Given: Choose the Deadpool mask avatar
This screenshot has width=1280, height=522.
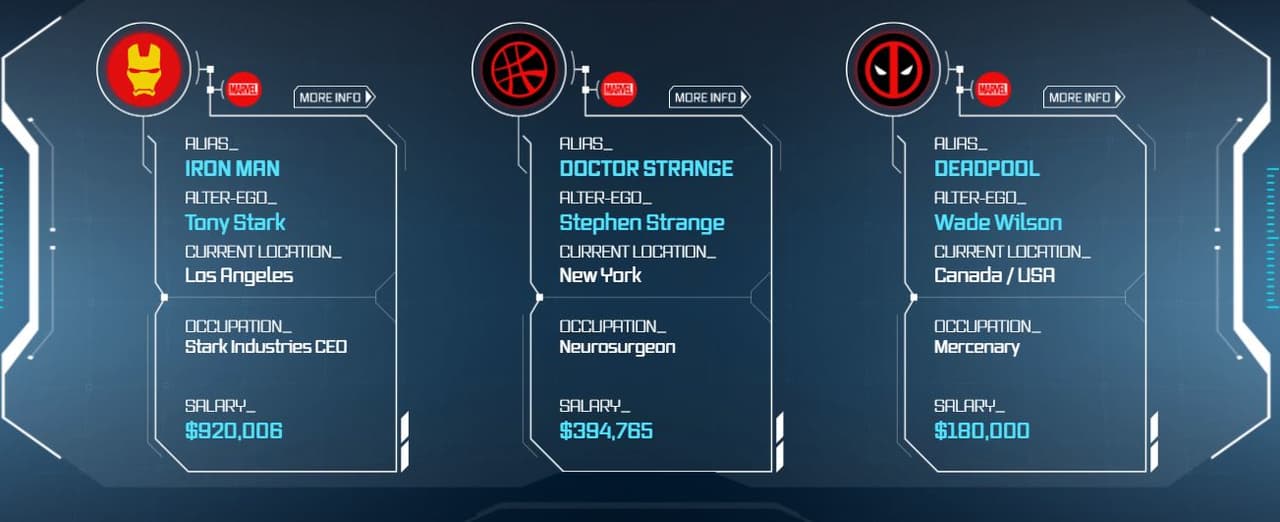Looking at the screenshot, I should pyautogui.click(x=893, y=69).
